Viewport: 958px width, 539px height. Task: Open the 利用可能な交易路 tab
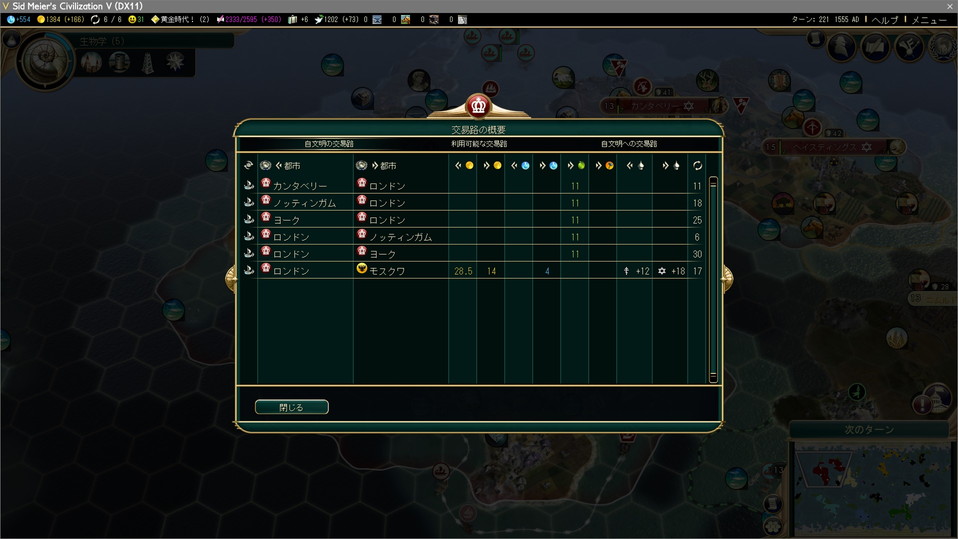[478, 144]
